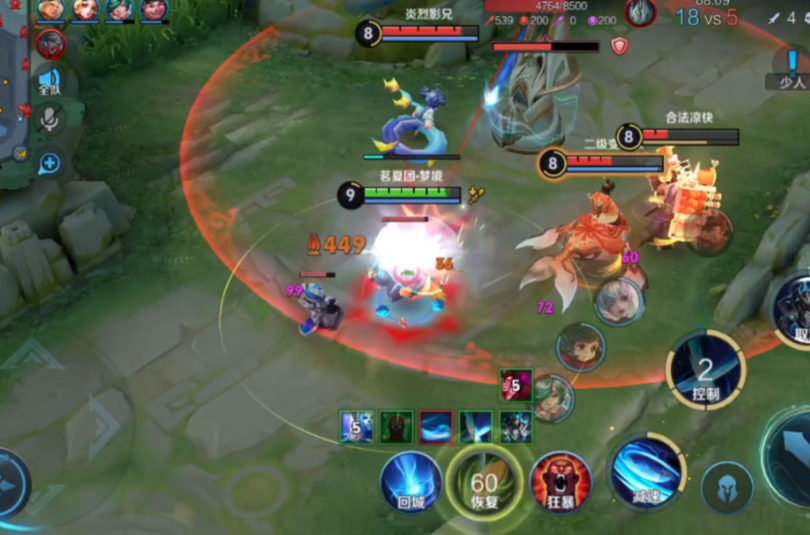810x535 pixels.
Task: Select the white-haired hero portrait beside skills
Action: click(619, 300)
